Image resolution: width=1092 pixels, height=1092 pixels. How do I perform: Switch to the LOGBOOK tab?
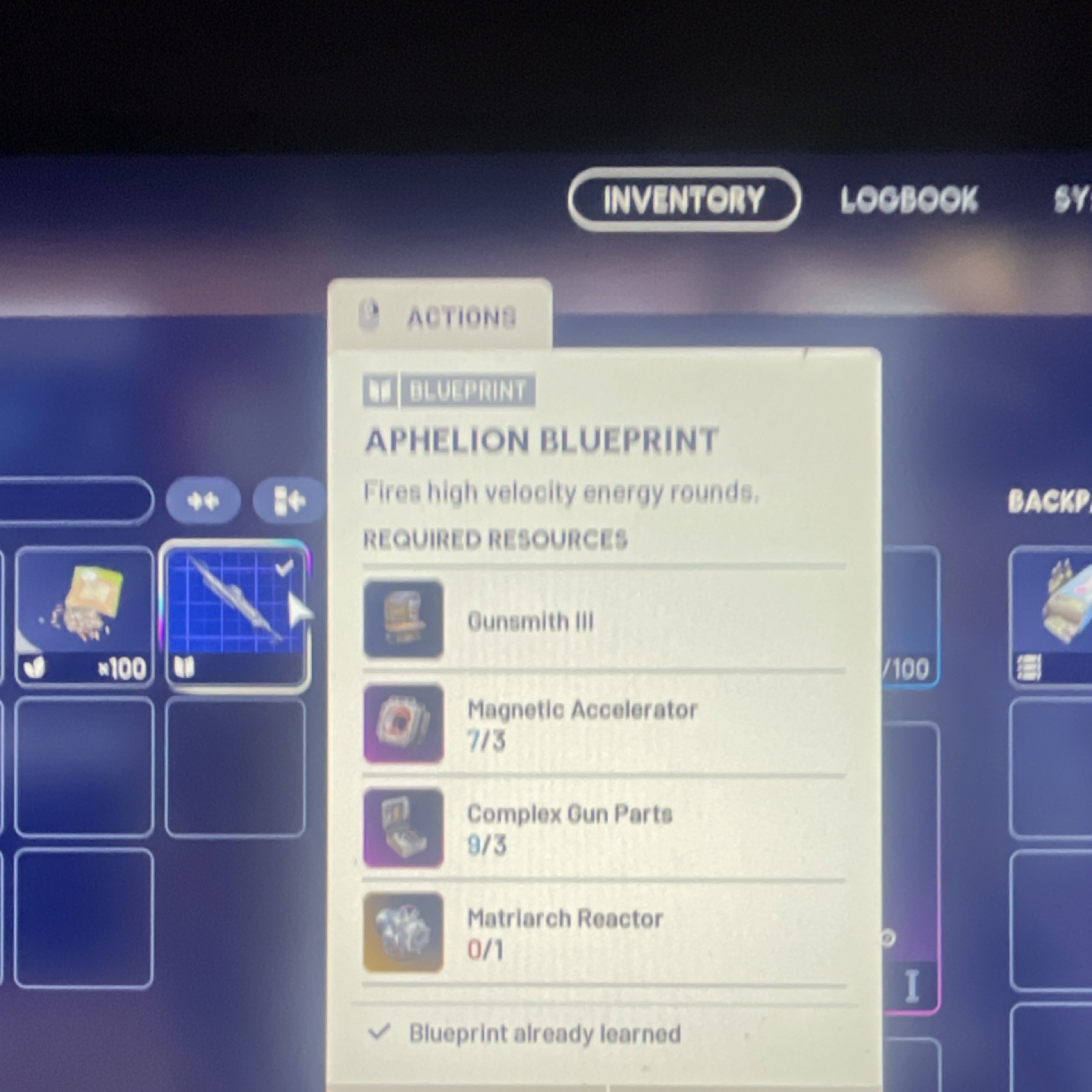tap(908, 199)
